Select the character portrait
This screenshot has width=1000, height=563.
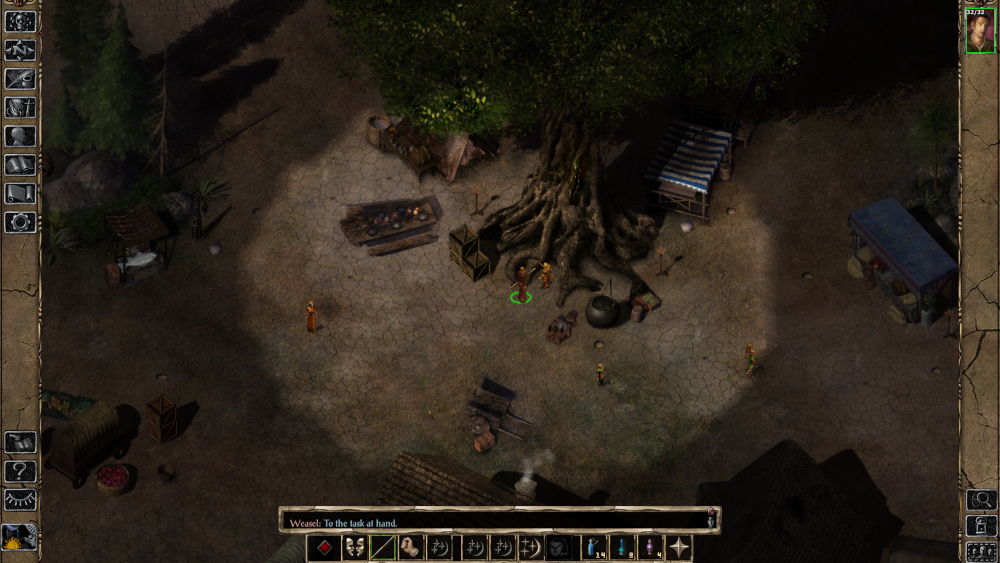click(x=980, y=32)
